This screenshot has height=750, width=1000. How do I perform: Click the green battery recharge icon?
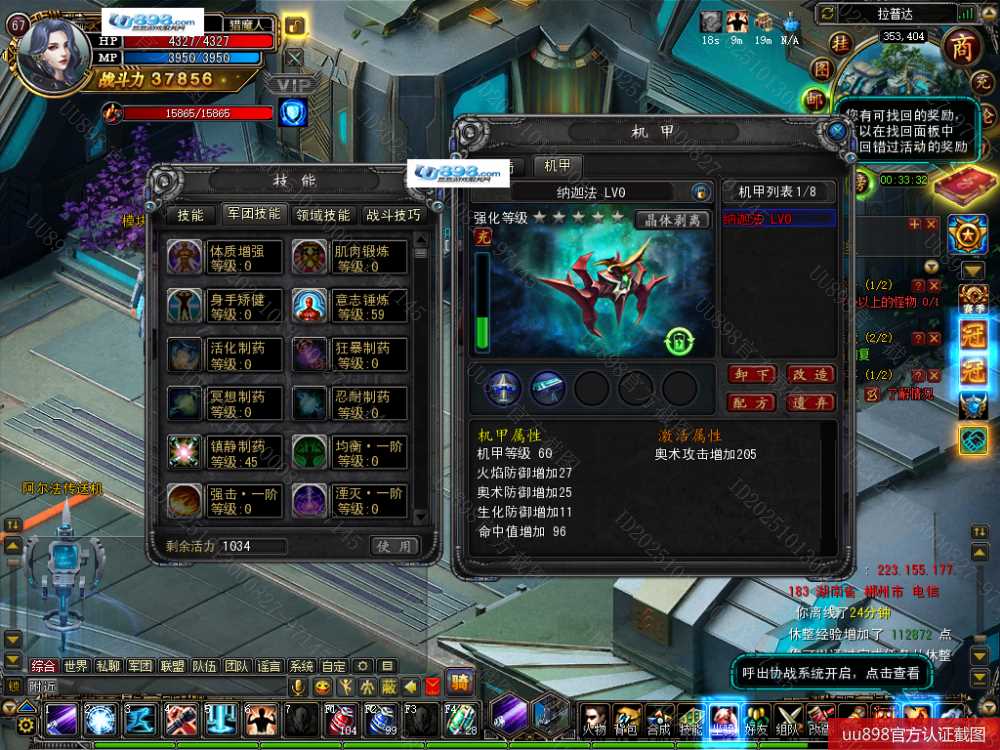679,342
